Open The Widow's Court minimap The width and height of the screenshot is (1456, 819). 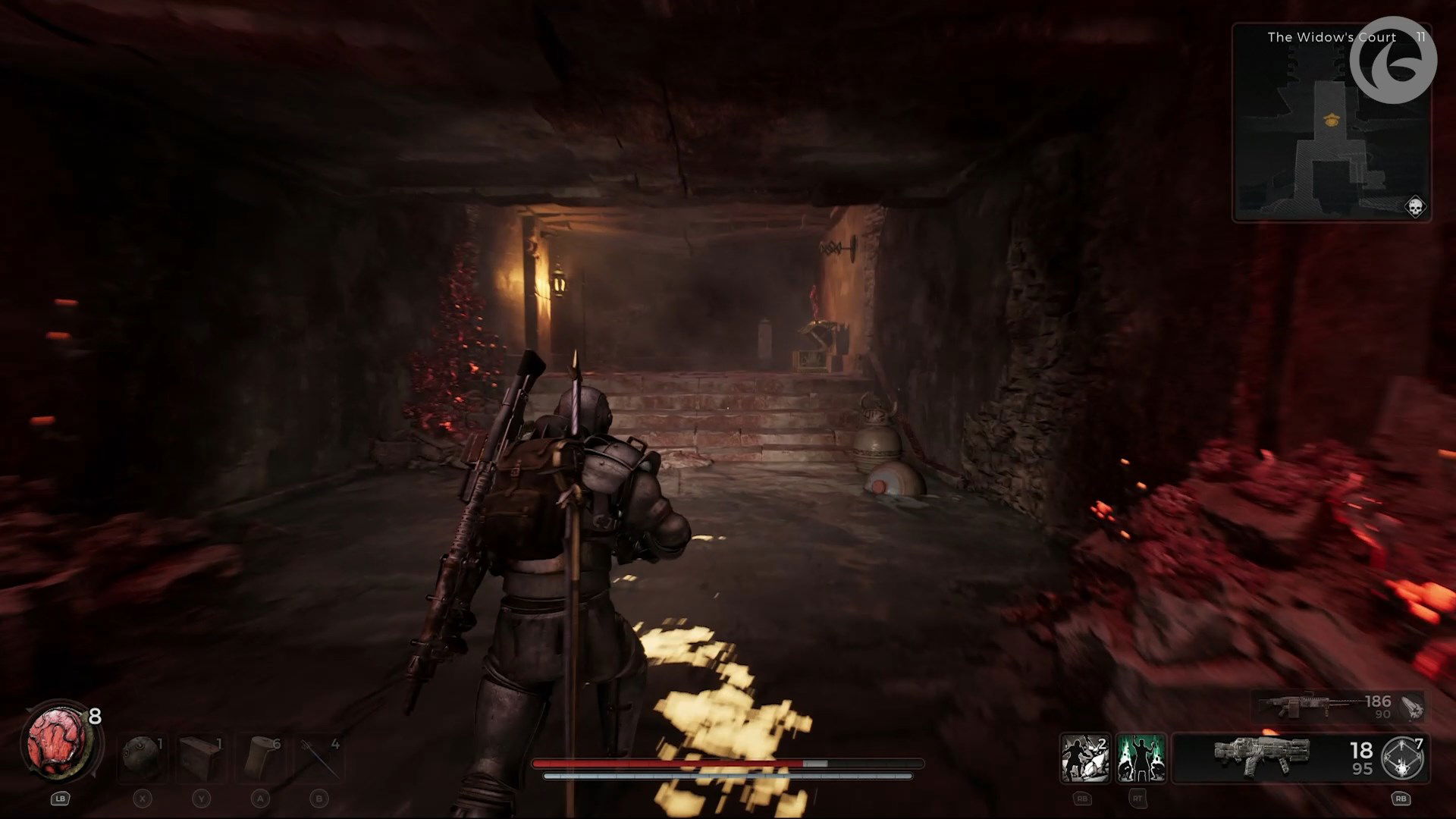pyautogui.click(x=1331, y=121)
